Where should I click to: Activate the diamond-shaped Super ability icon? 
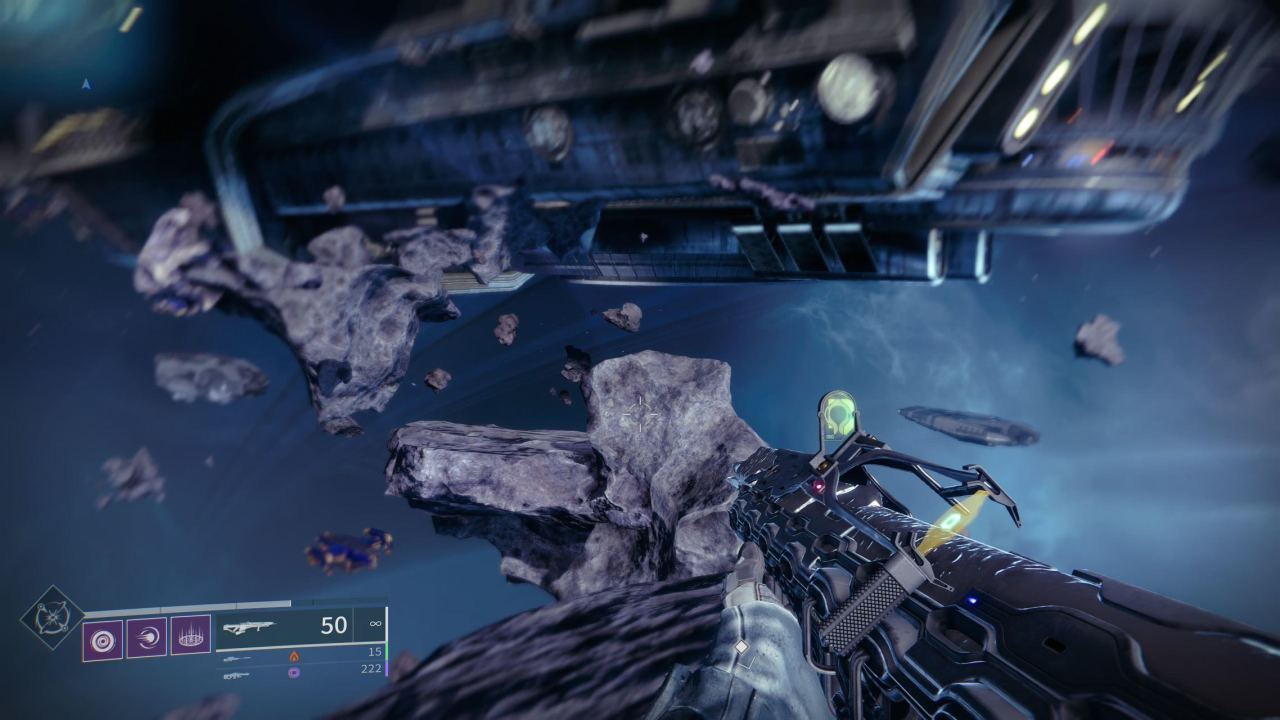point(52,617)
